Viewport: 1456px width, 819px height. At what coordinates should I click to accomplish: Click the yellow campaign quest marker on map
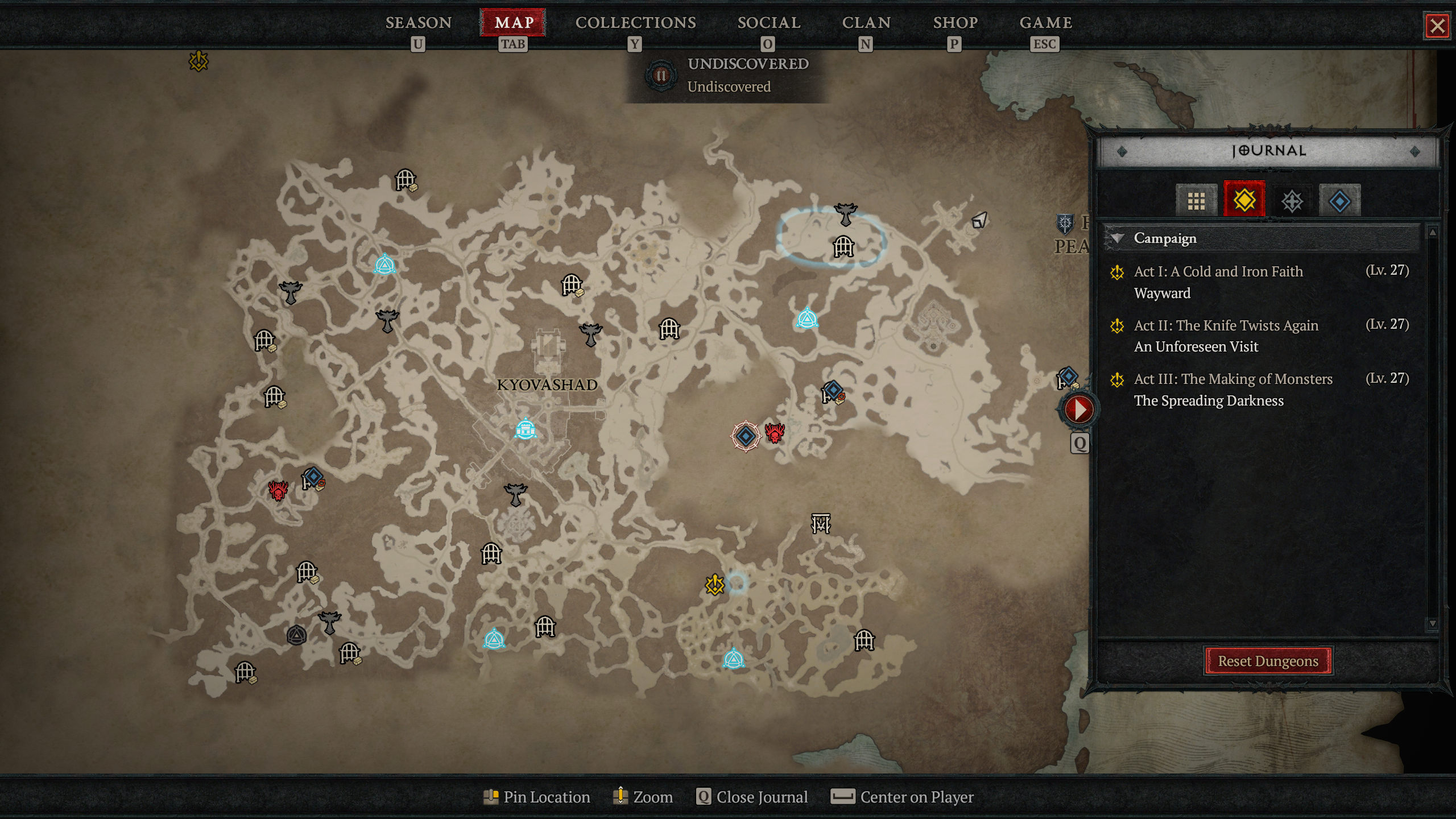click(x=714, y=585)
